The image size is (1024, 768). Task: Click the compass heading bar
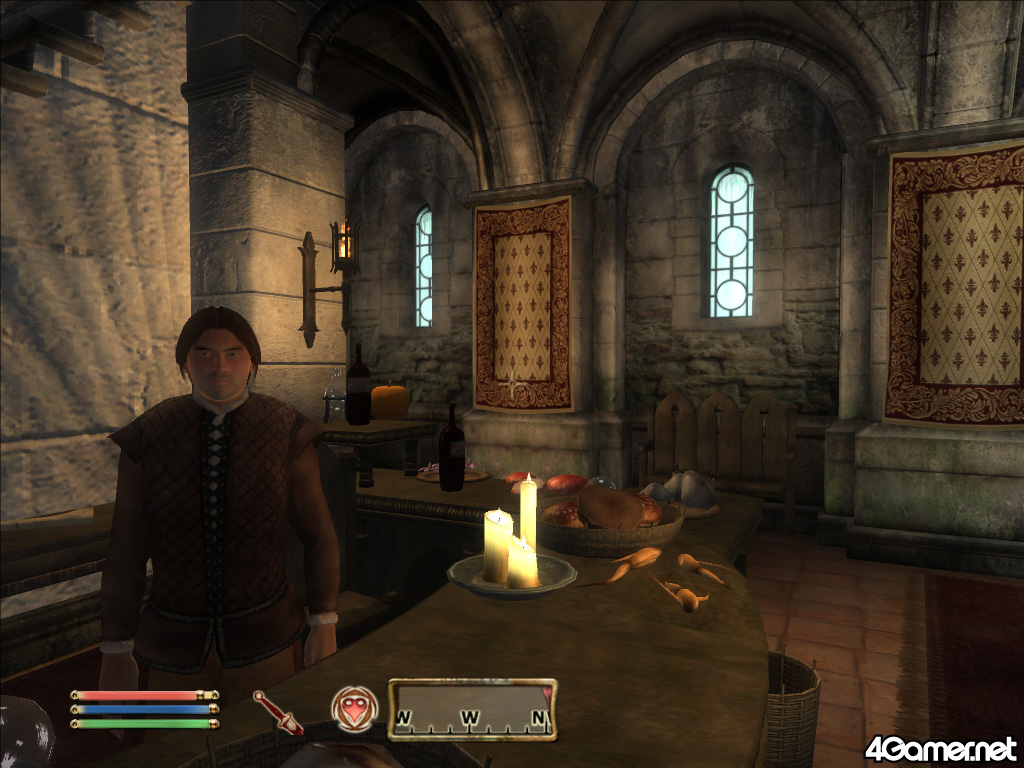tap(472, 709)
